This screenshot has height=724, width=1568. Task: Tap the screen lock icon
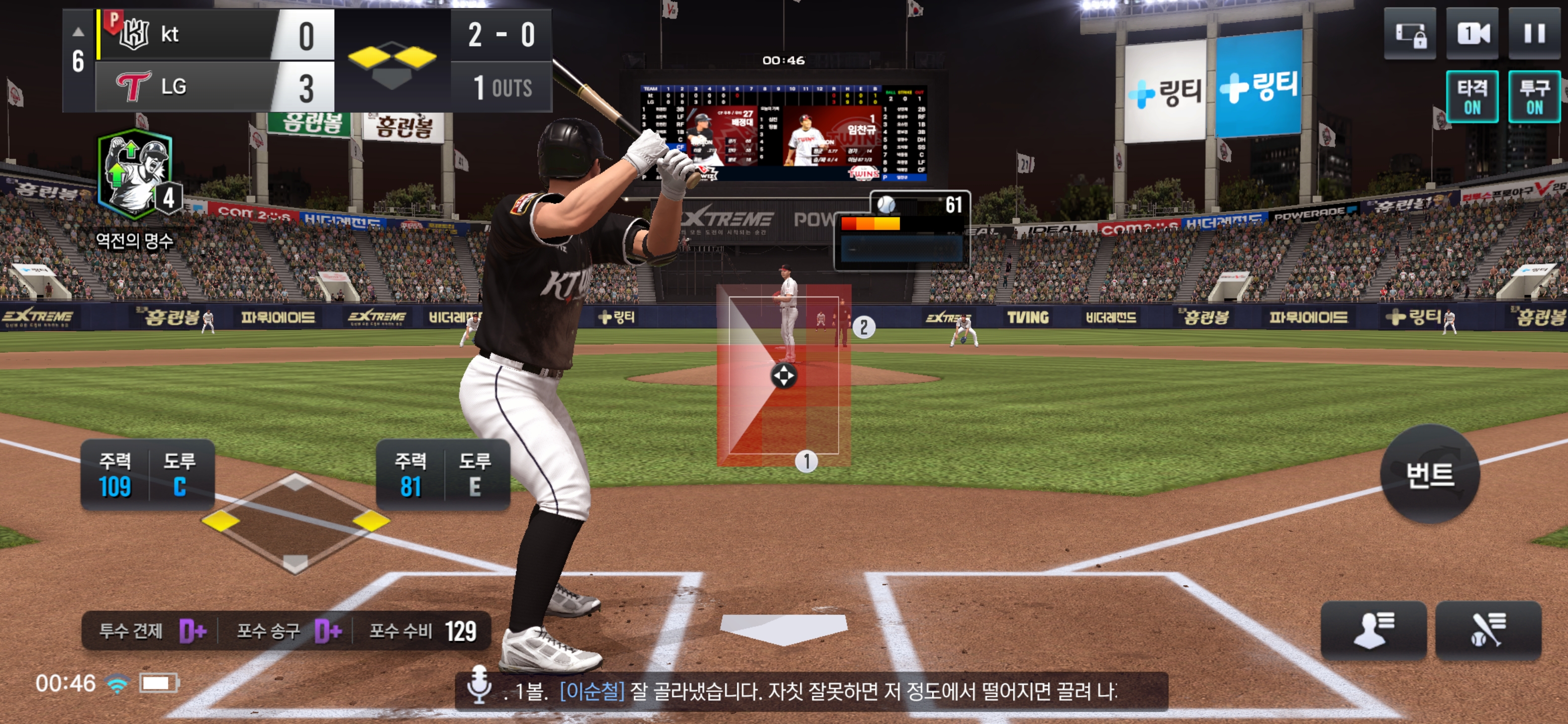pyautogui.click(x=1410, y=34)
